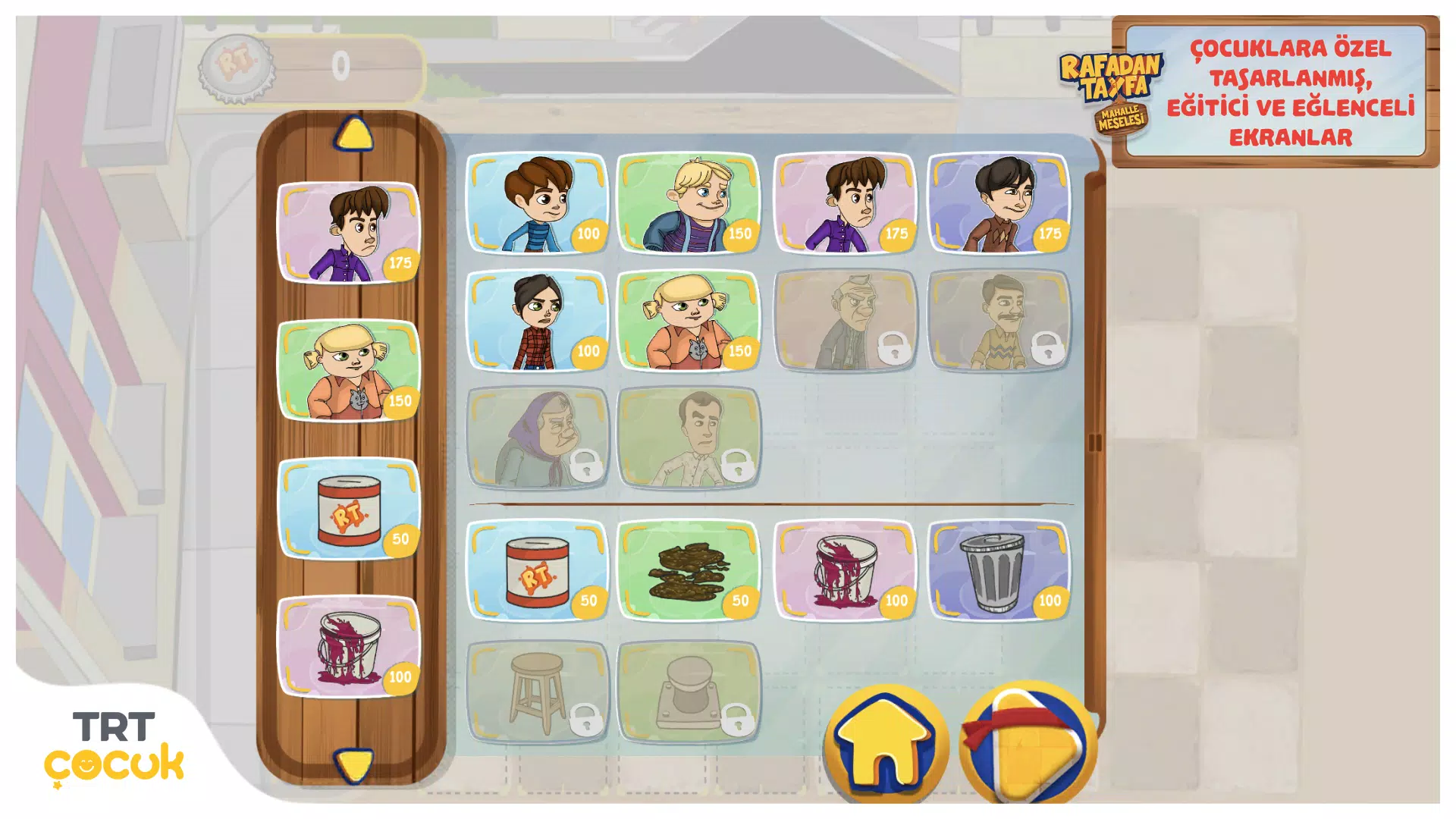
Task: Select the locked wooden stool item
Action: click(x=537, y=692)
